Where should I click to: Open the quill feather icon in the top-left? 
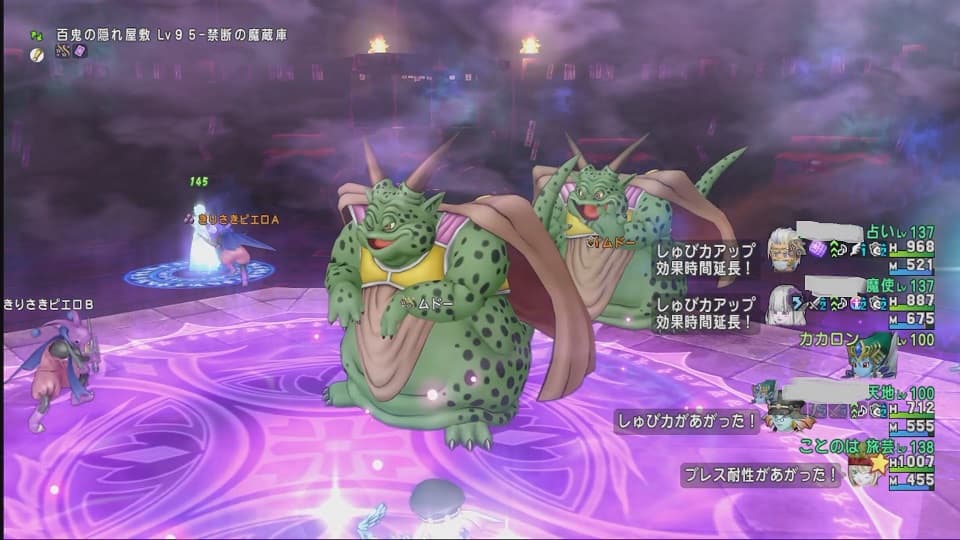37,51
